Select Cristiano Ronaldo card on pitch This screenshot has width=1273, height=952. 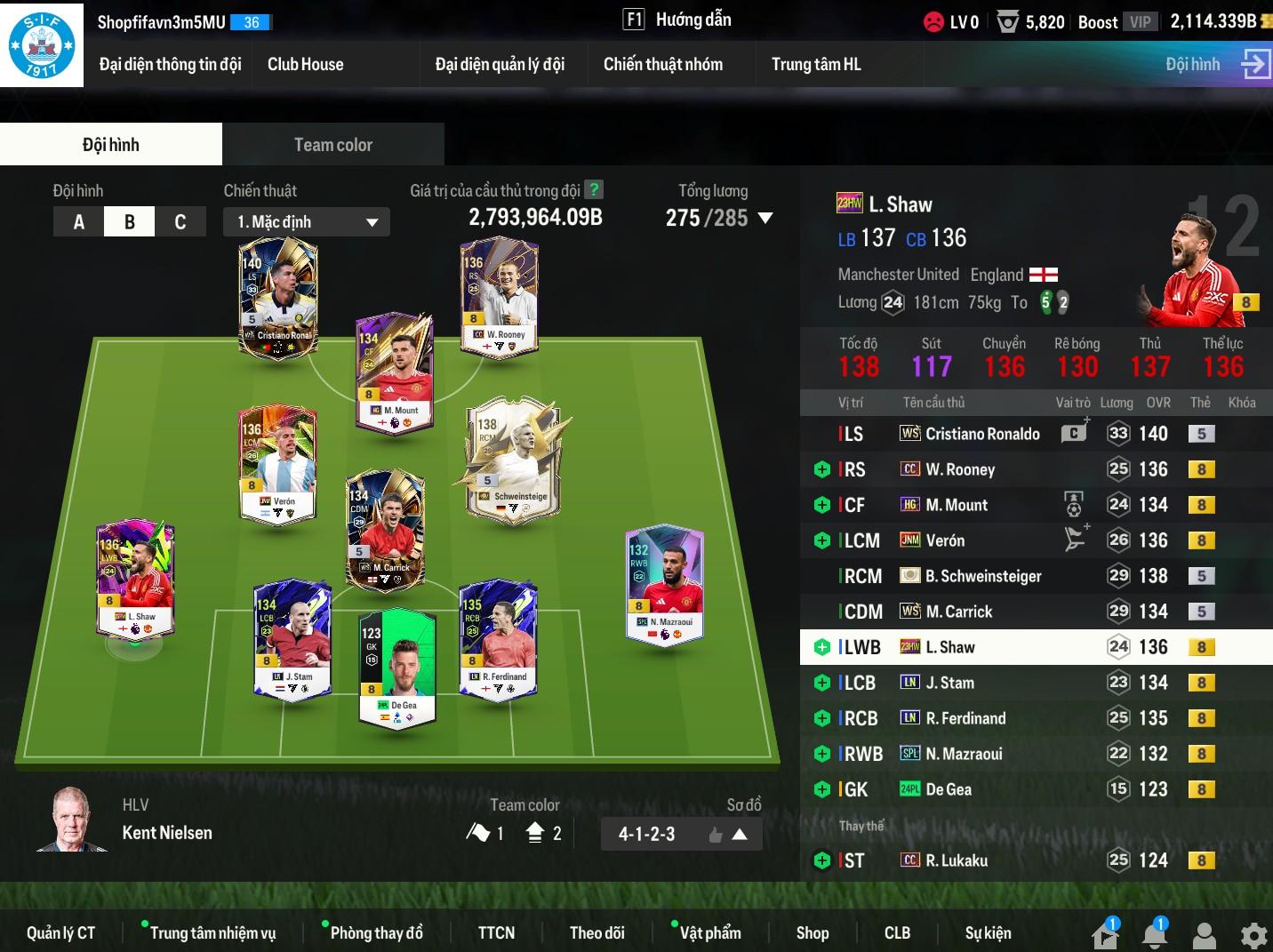point(278,299)
